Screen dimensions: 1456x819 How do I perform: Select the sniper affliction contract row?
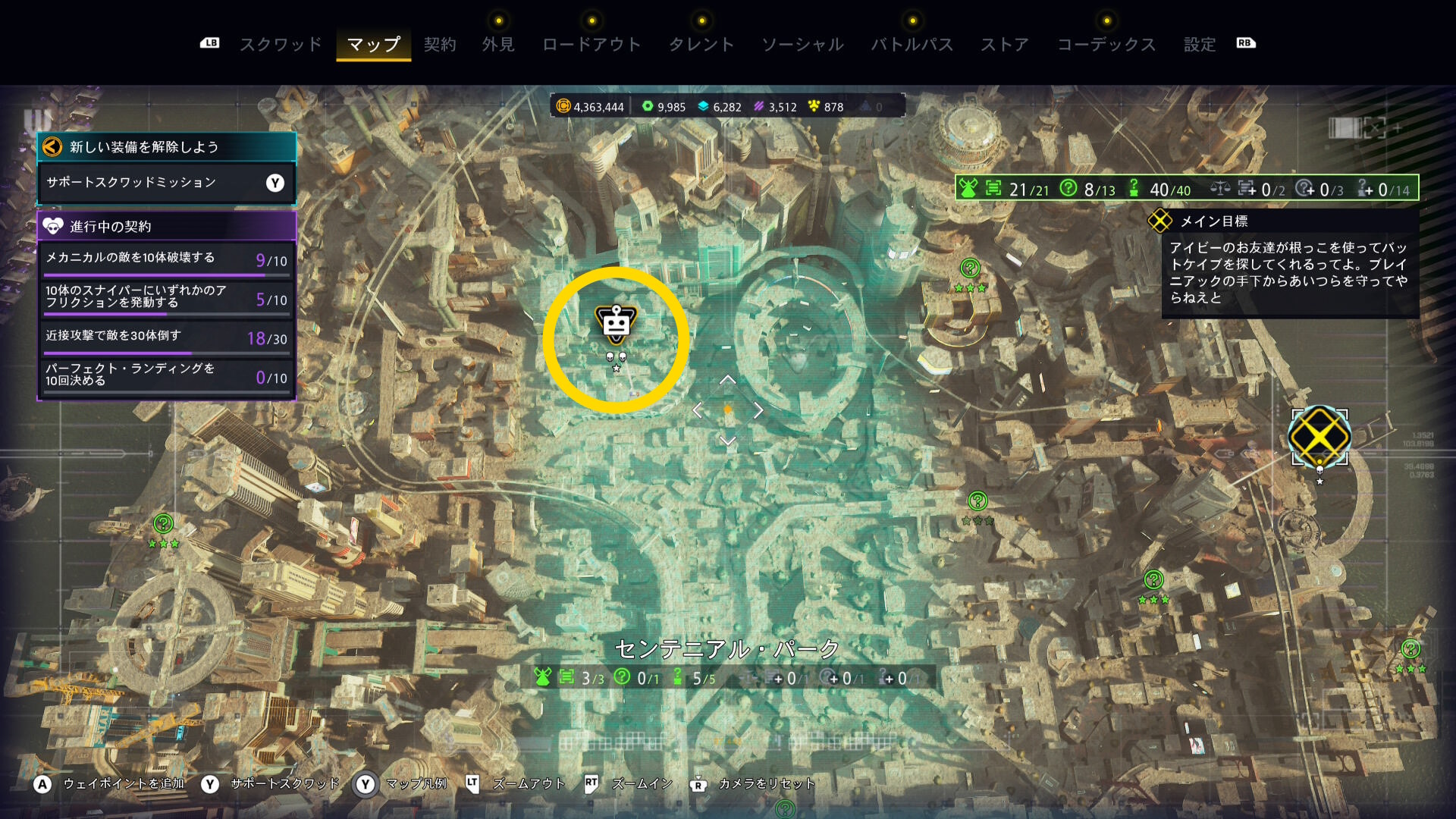(x=166, y=297)
